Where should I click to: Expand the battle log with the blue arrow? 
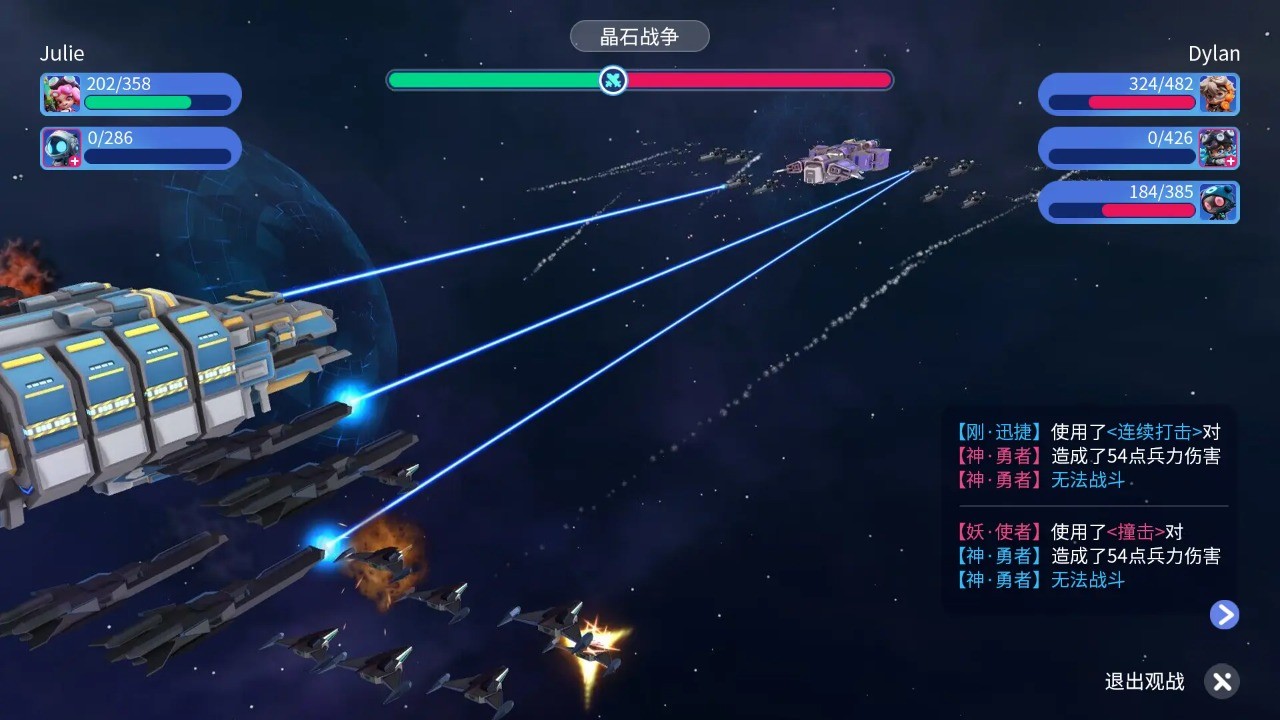pyautogui.click(x=1224, y=614)
